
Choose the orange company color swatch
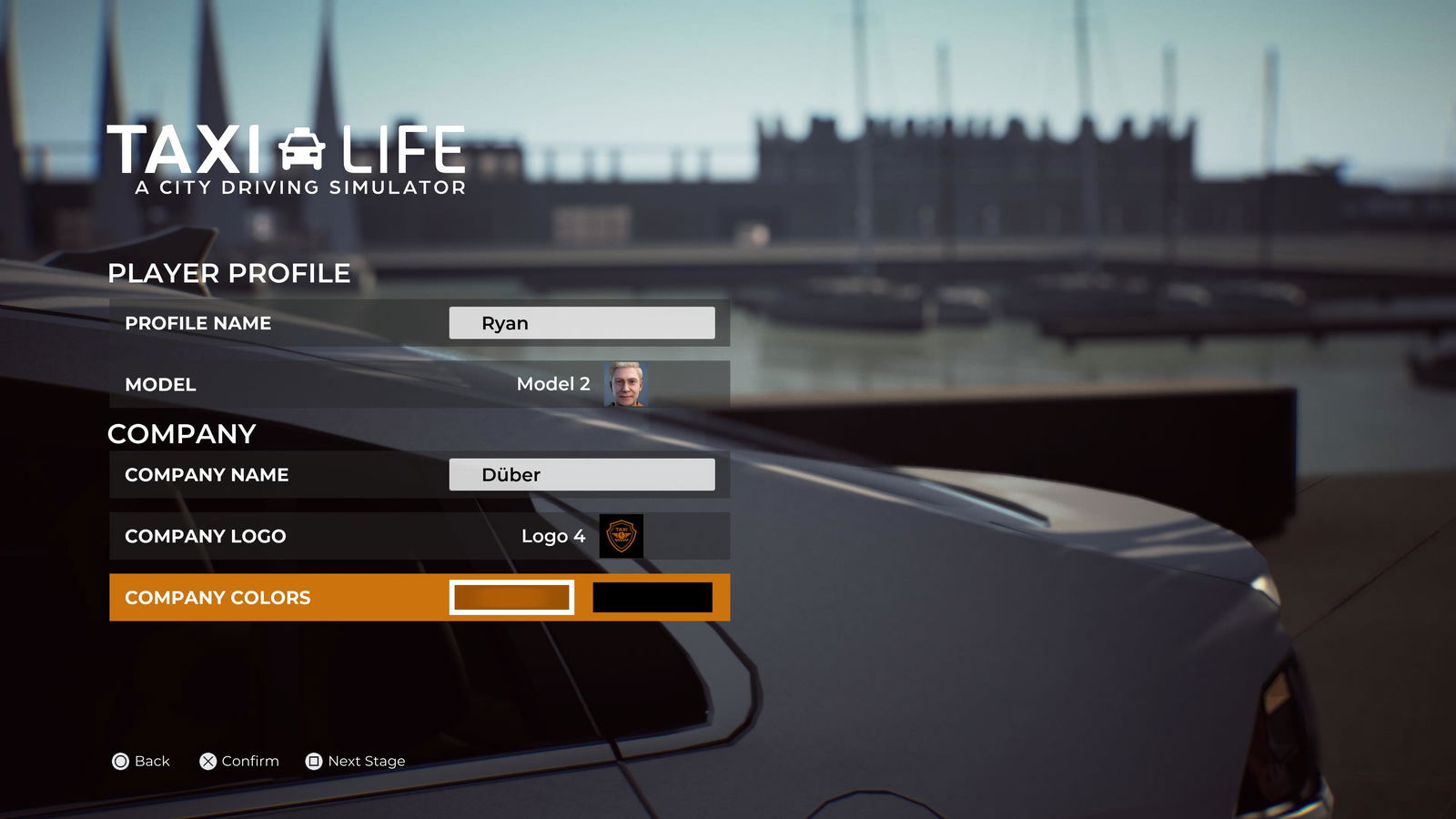click(x=511, y=598)
